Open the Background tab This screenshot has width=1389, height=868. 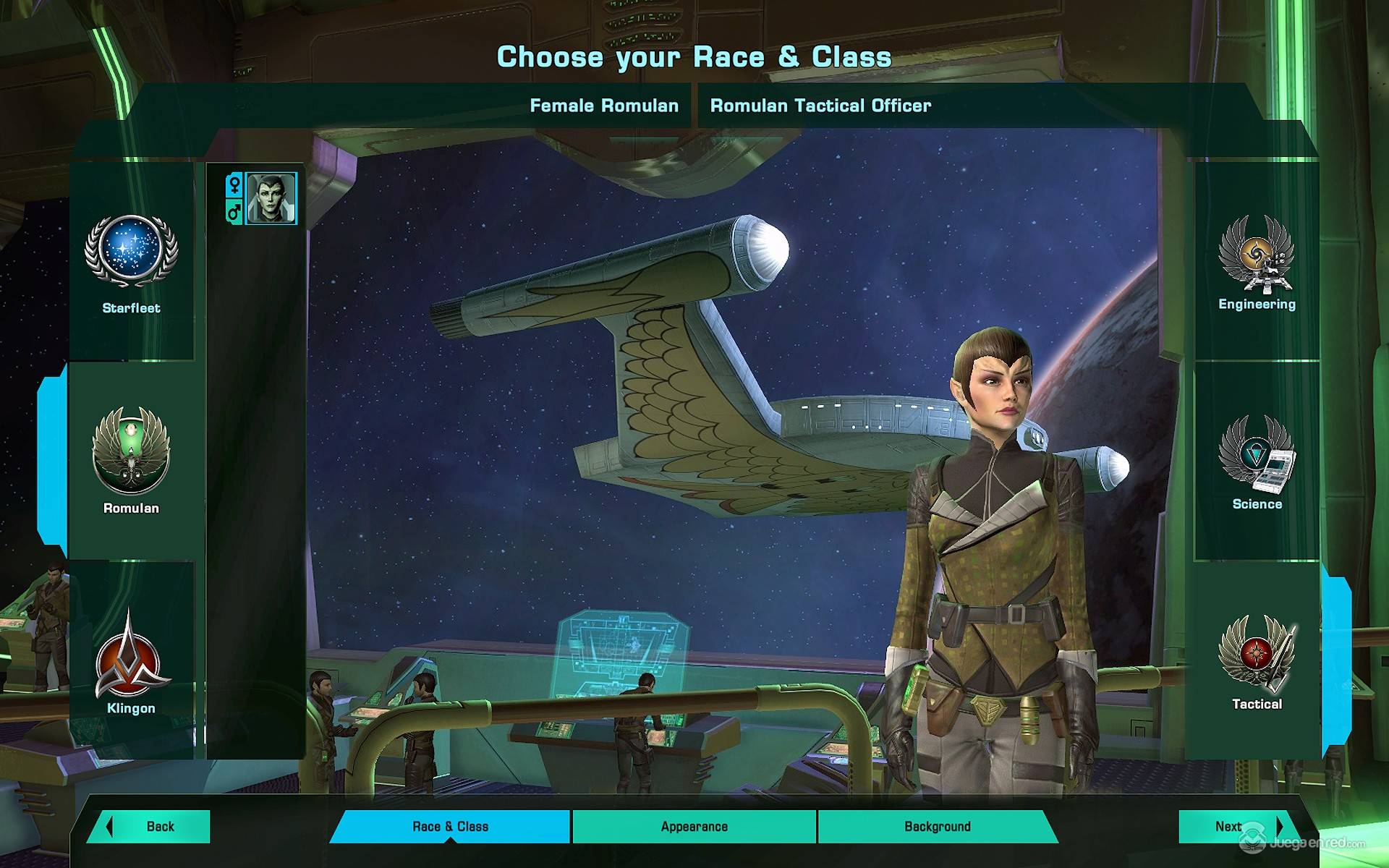pyautogui.click(x=937, y=827)
